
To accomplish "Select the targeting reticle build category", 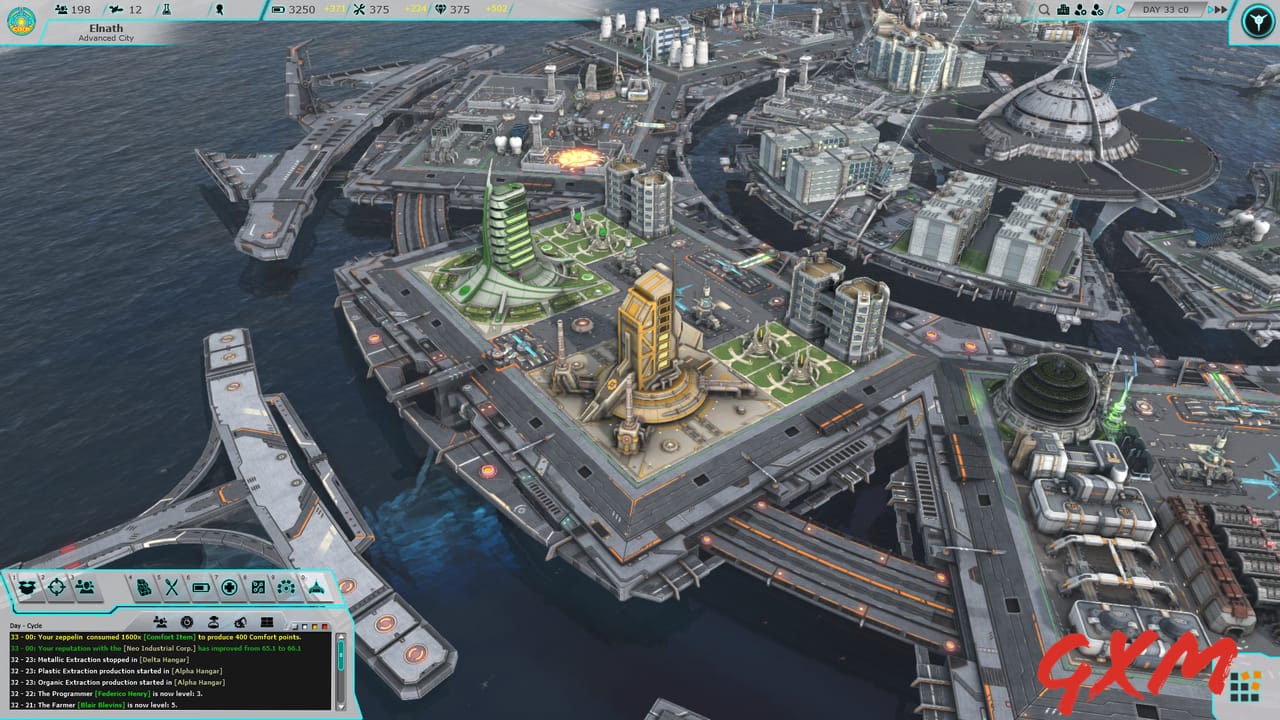I will [x=58, y=587].
